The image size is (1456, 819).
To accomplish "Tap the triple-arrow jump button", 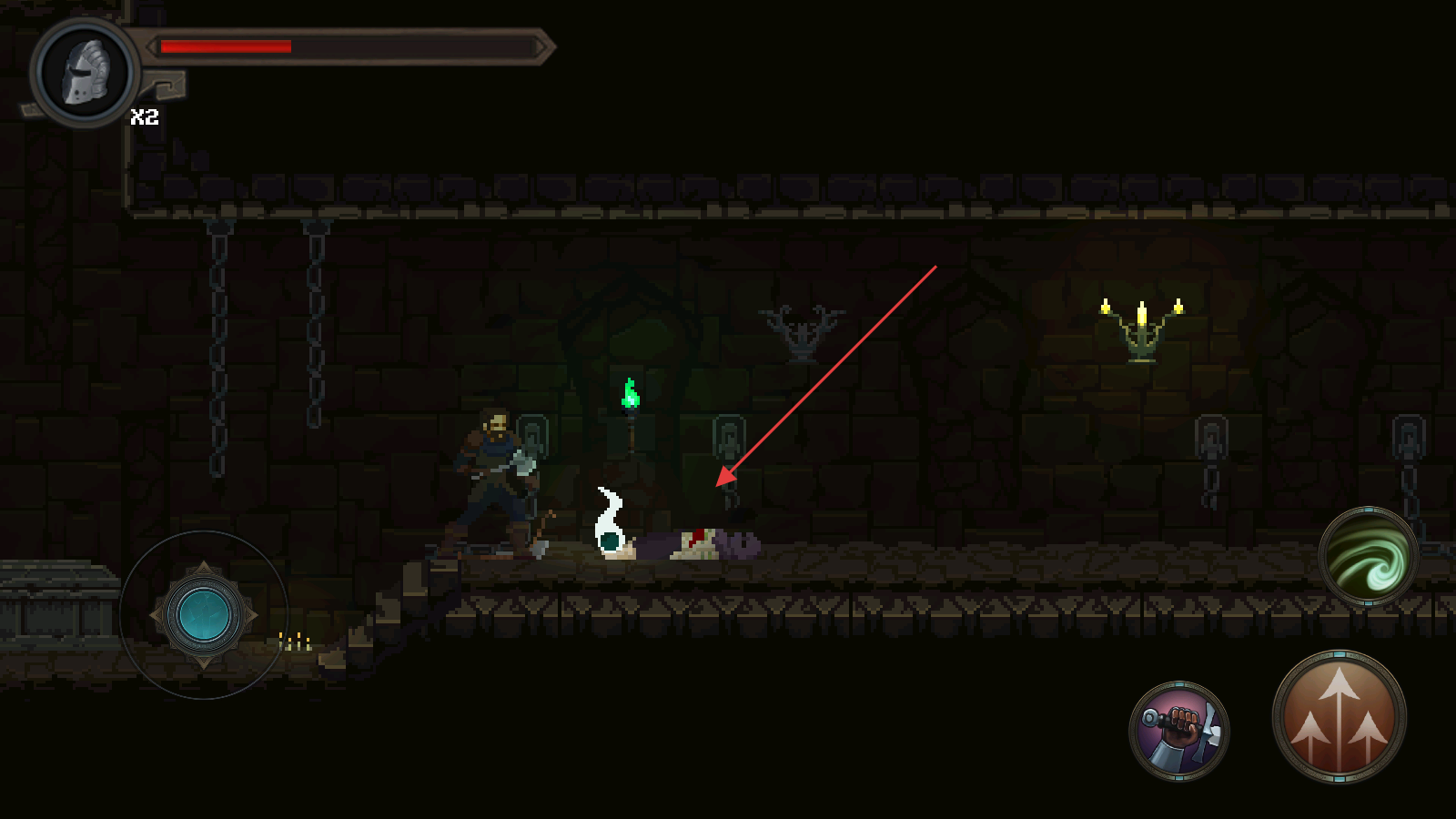I will click(x=1339, y=718).
